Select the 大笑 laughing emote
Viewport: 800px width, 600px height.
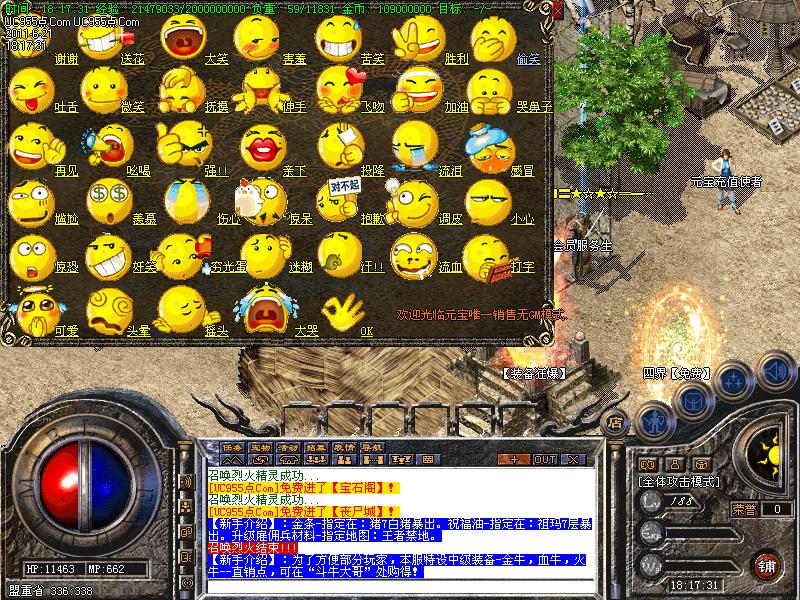coord(180,38)
